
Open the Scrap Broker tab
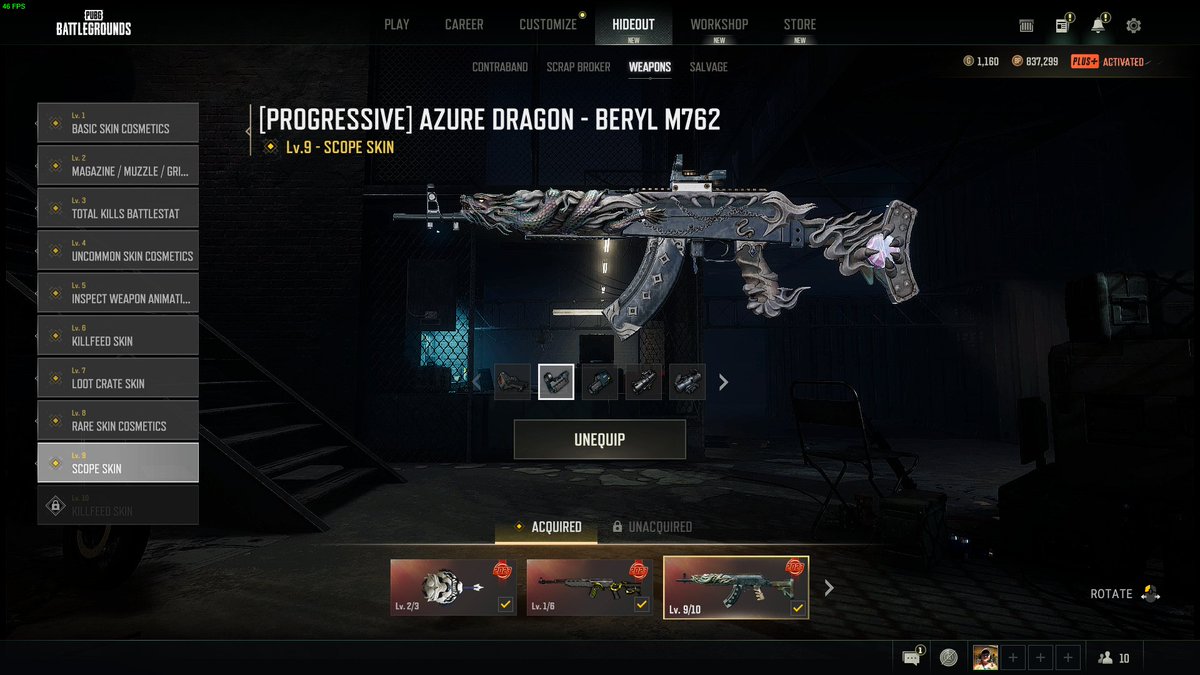tap(578, 67)
